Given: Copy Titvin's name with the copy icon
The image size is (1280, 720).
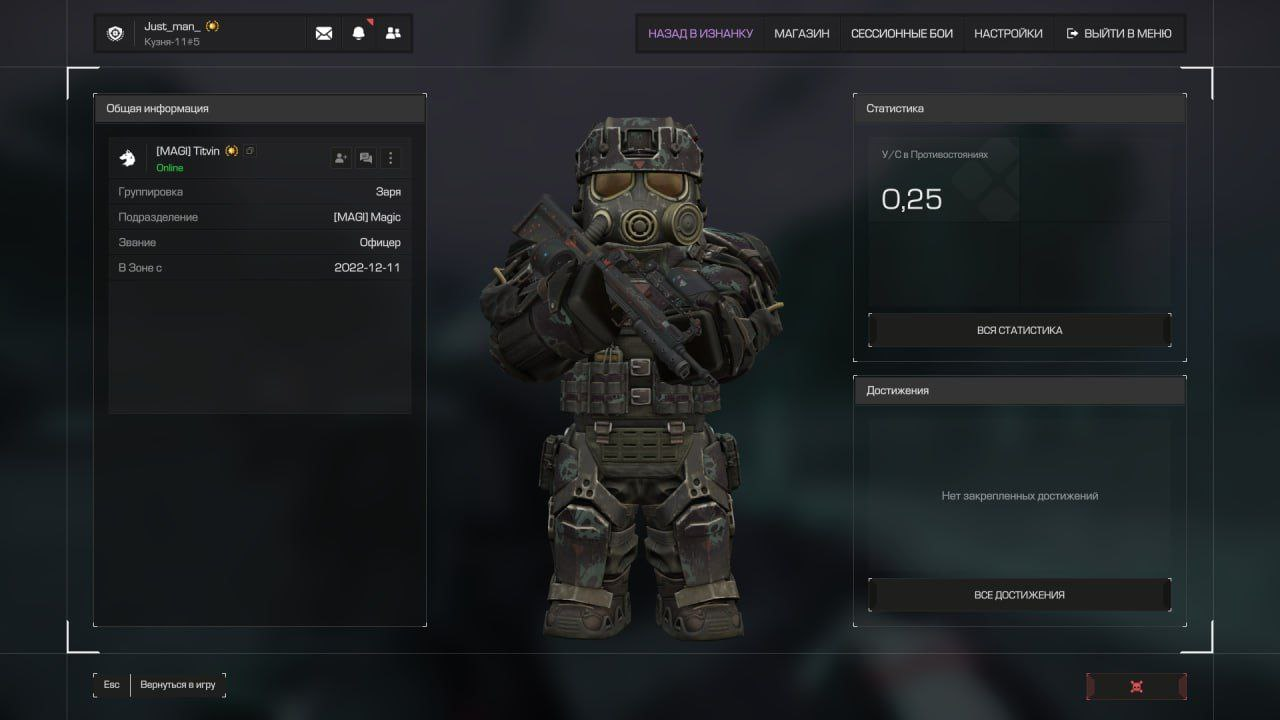Looking at the screenshot, I should [250, 151].
